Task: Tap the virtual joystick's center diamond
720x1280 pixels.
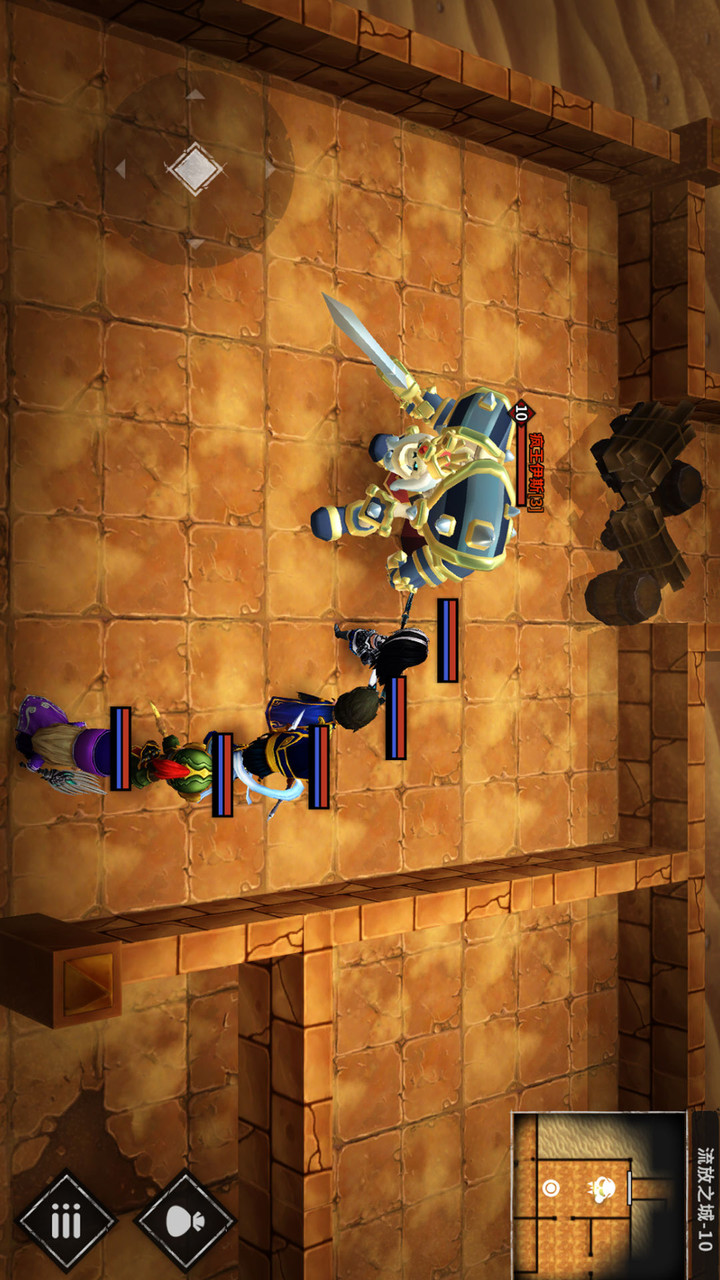Action: click(x=195, y=168)
